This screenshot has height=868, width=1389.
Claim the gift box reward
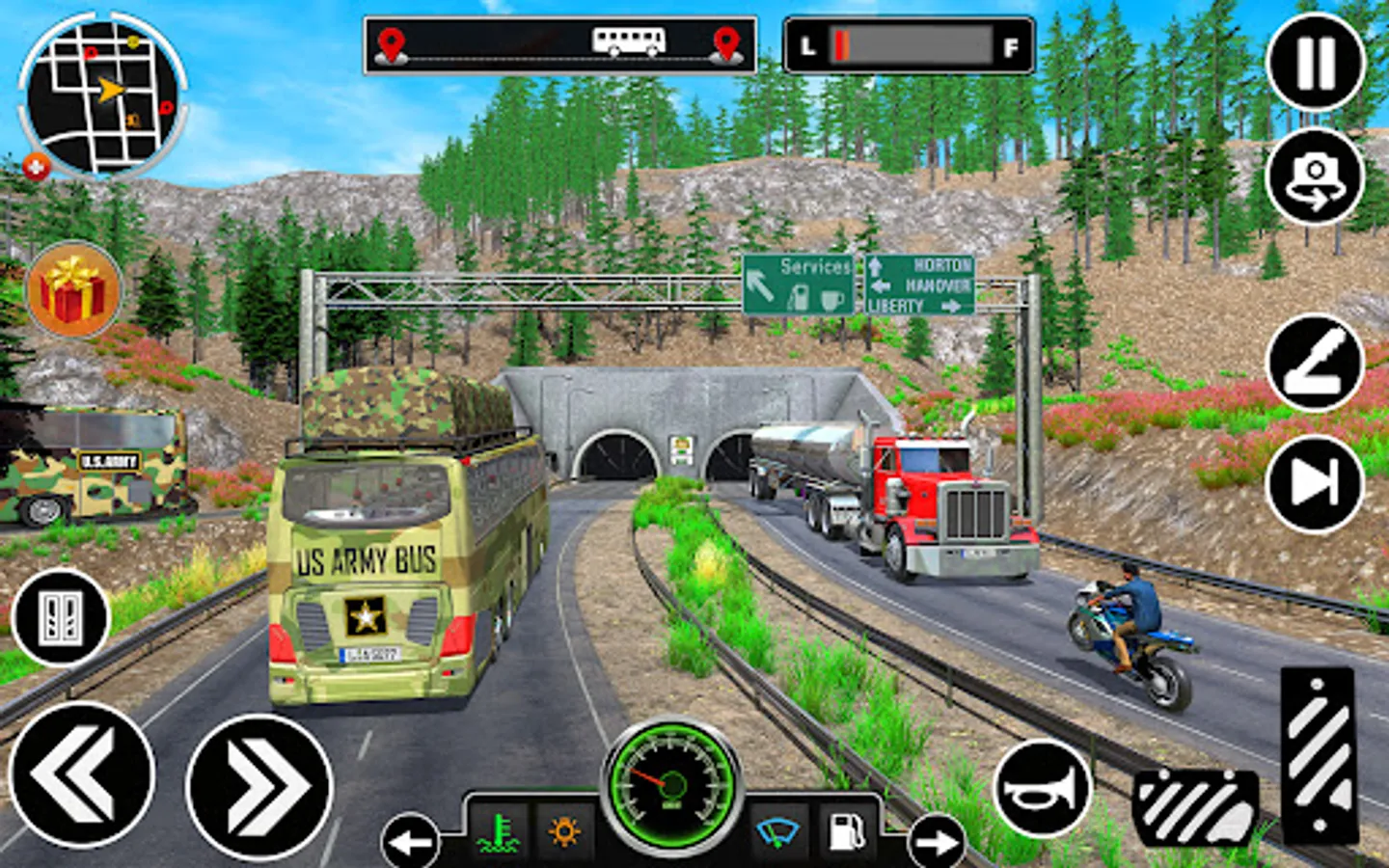(74, 289)
